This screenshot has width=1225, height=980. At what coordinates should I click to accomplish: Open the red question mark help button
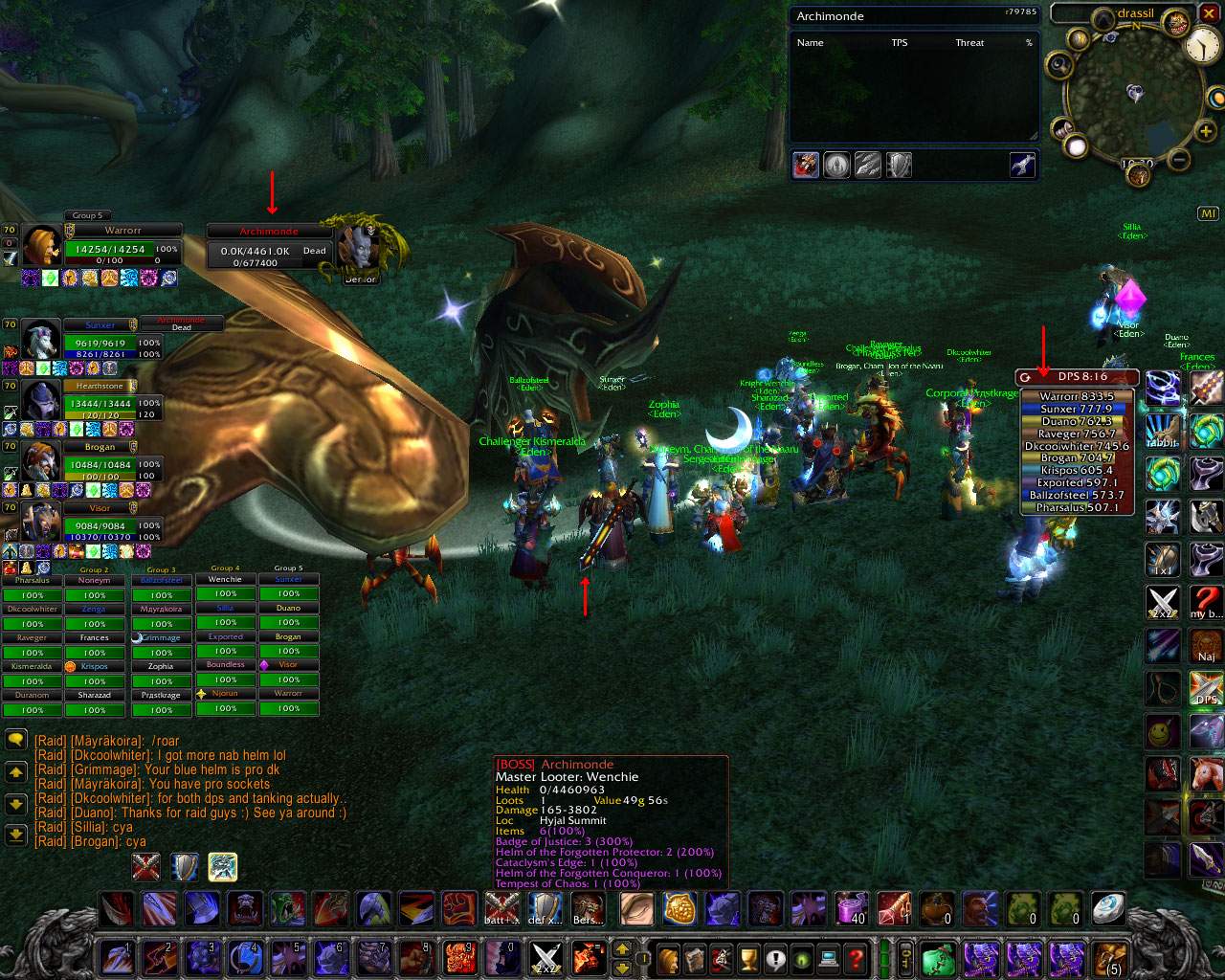coord(856,957)
